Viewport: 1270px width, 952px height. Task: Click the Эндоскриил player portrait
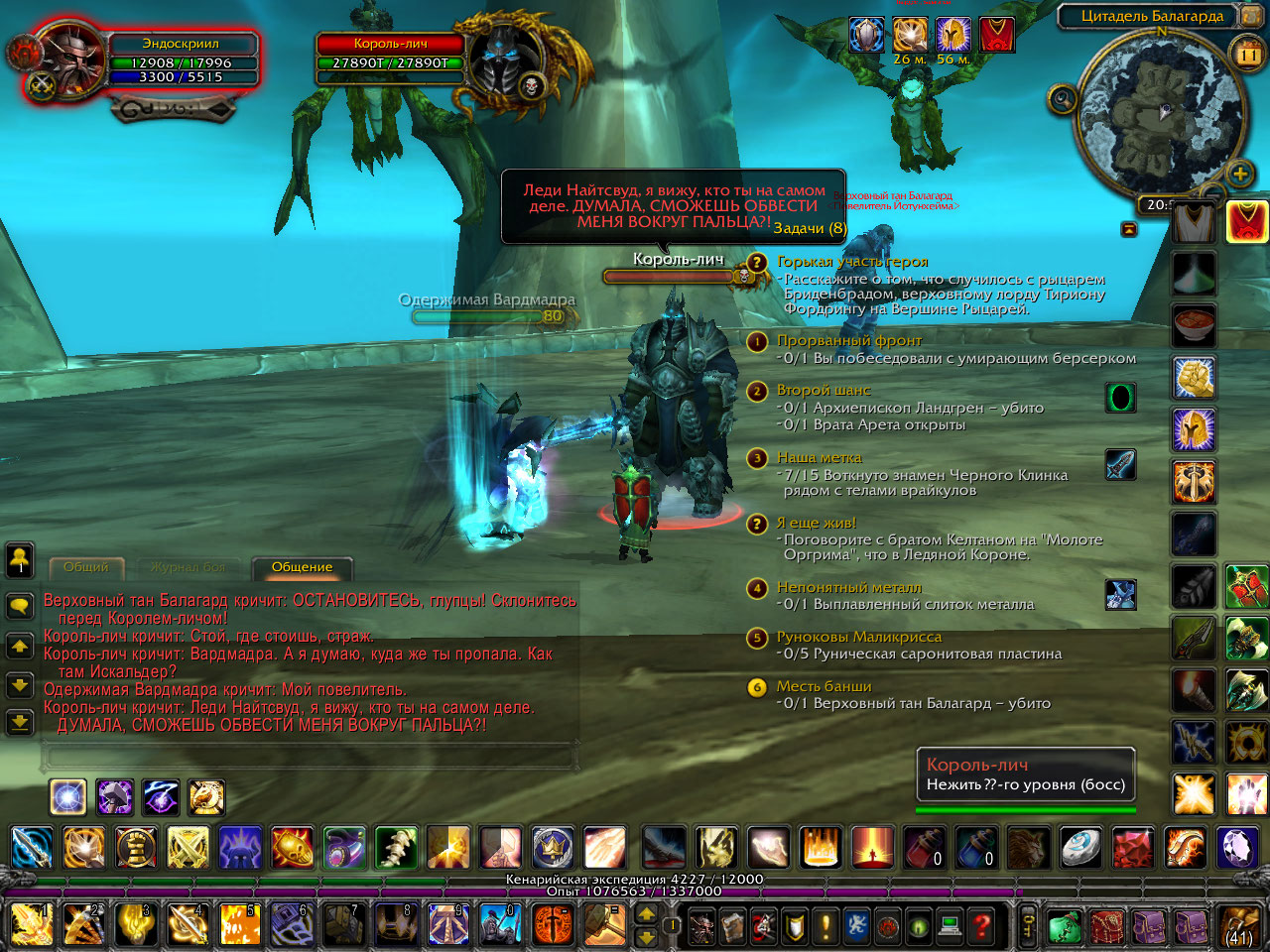67,61
